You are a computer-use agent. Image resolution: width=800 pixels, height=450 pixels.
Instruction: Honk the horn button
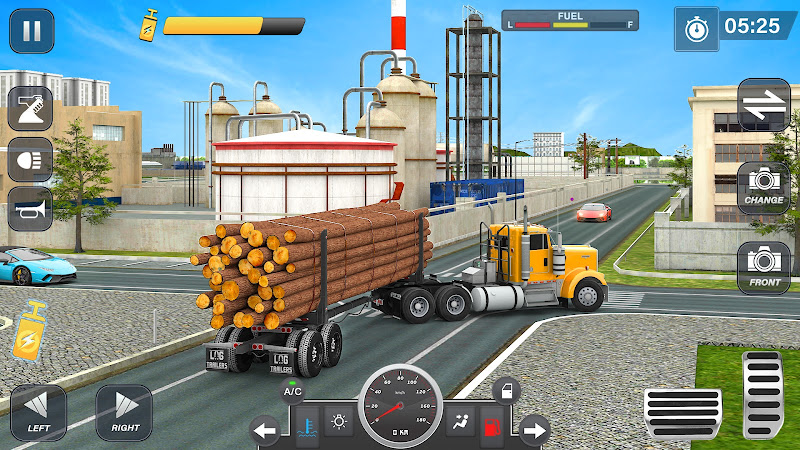tap(30, 209)
